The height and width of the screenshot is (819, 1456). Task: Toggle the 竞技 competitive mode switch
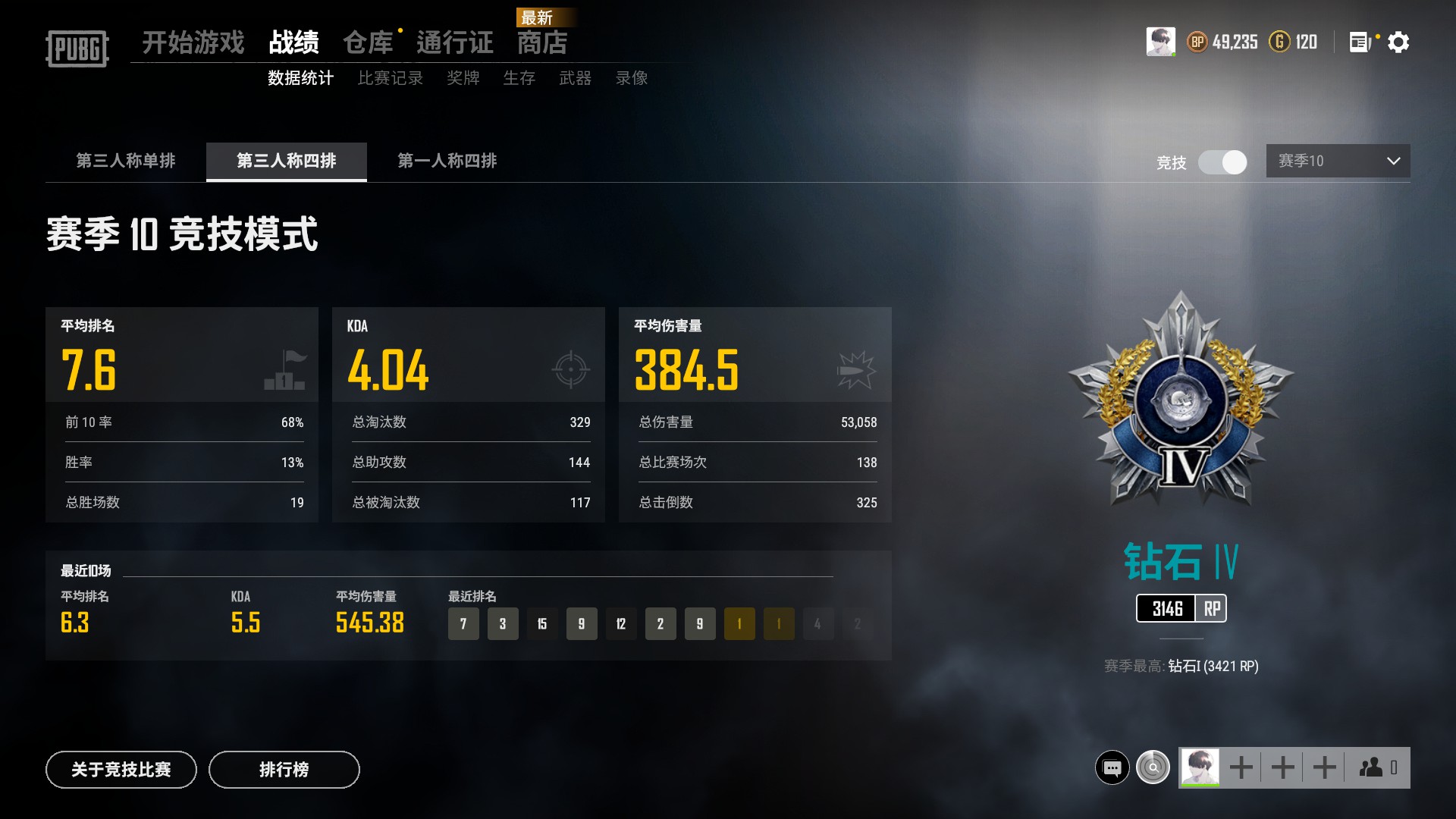(1222, 163)
